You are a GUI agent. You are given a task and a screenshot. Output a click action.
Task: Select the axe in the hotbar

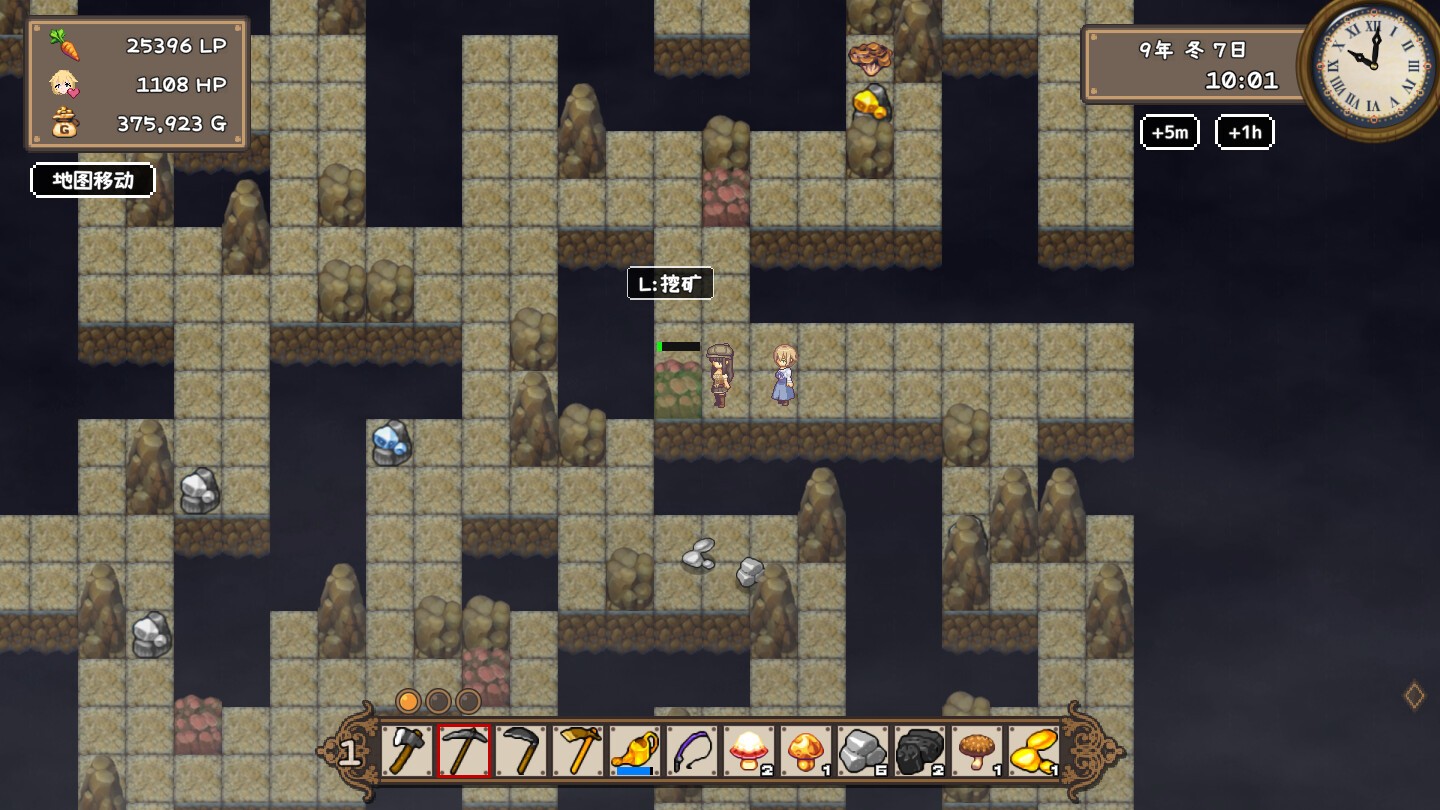(x=406, y=751)
